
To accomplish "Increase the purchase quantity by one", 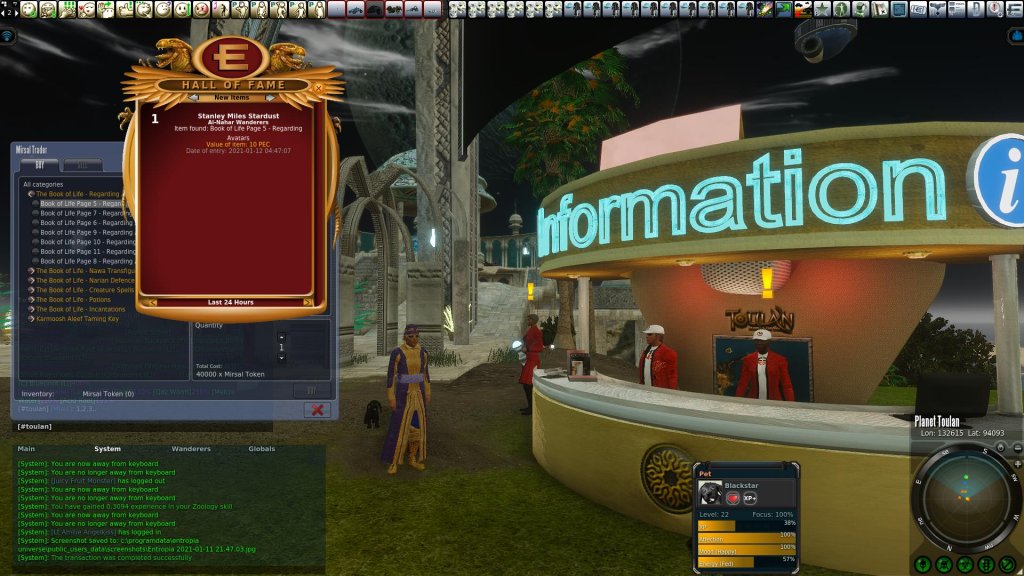I will [281, 337].
